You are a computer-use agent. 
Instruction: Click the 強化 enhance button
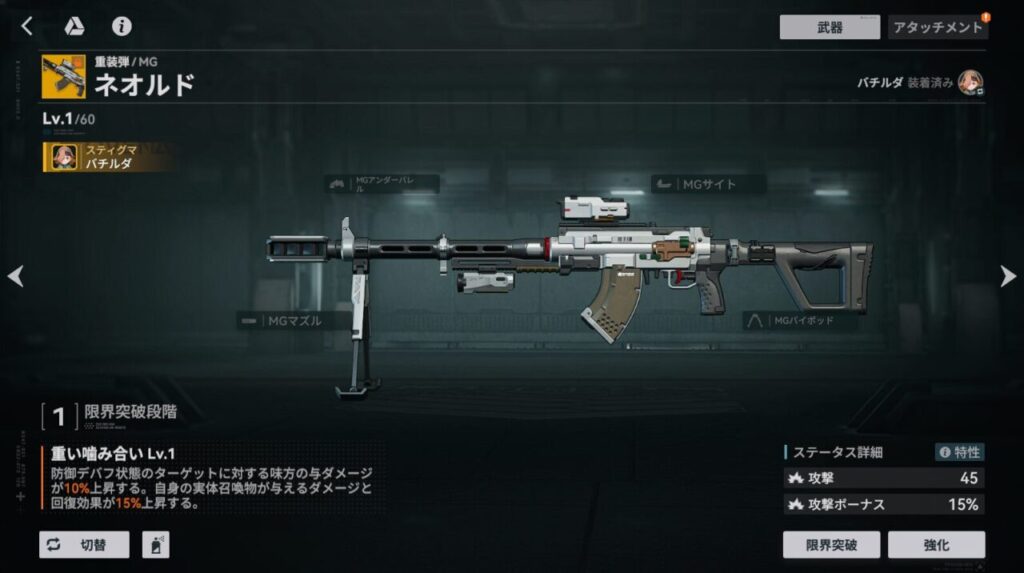coord(936,545)
